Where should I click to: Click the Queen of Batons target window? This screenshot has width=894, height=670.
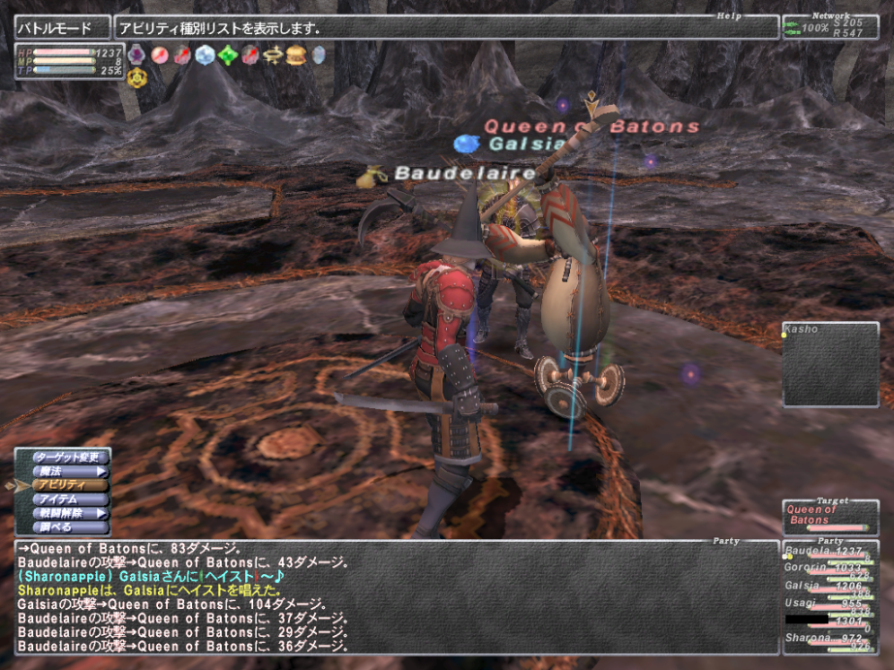[x=830, y=517]
